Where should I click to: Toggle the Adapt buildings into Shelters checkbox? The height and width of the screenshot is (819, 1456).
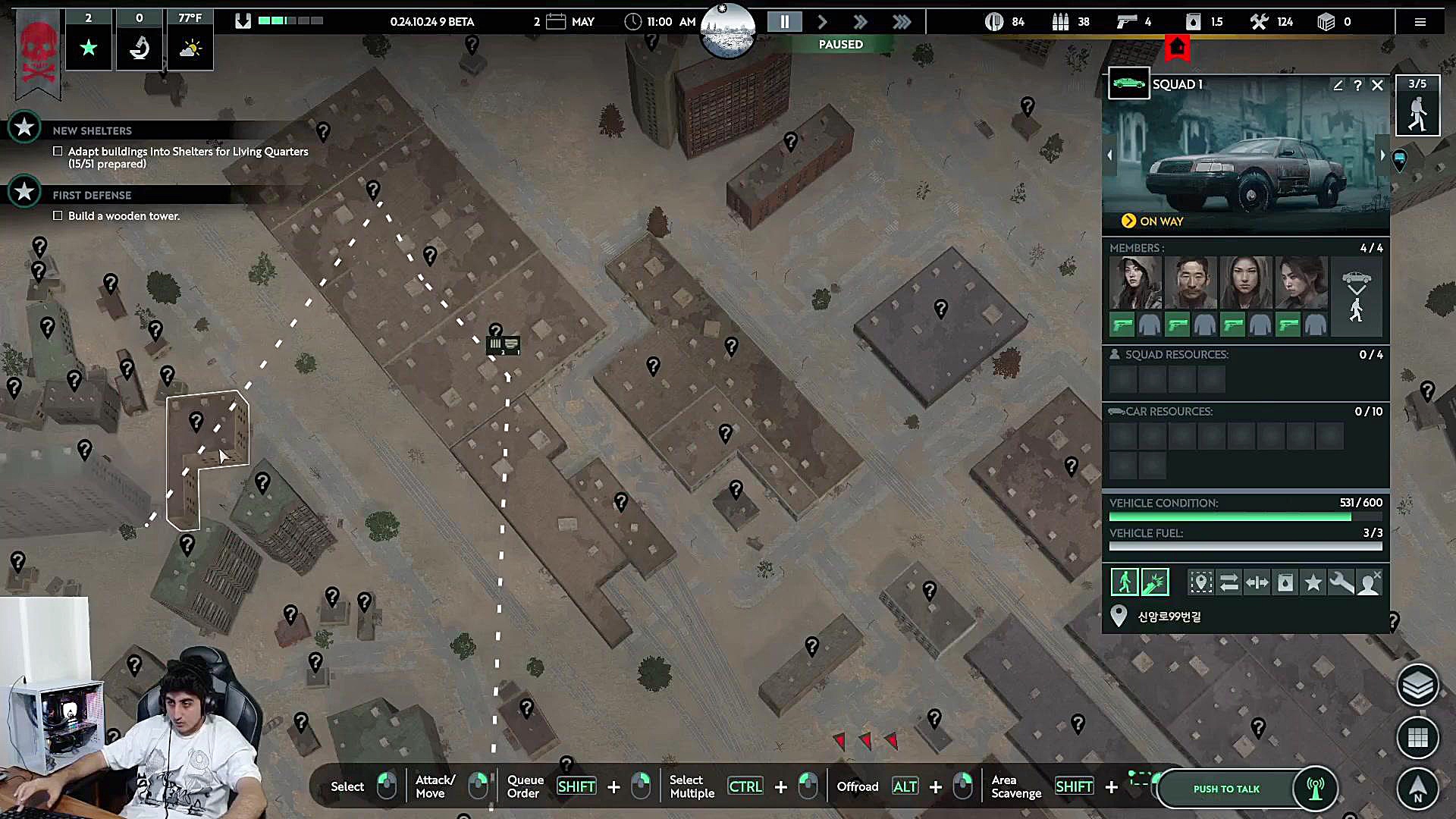(x=58, y=152)
